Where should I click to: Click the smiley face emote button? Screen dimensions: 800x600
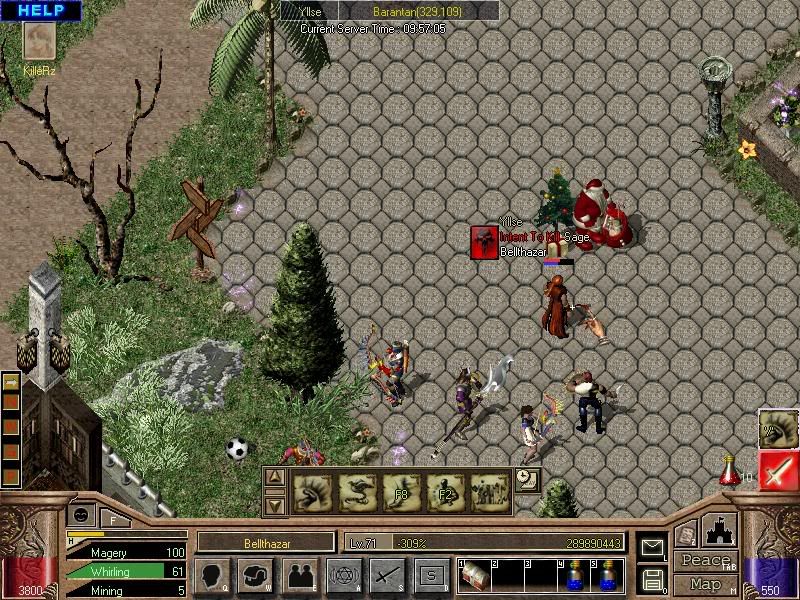coord(79,515)
